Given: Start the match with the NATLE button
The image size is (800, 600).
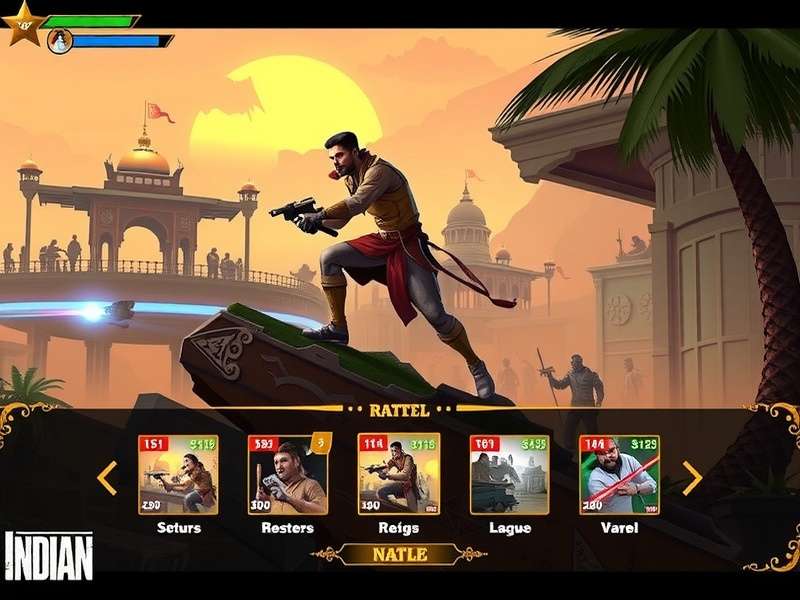Looking at the screenshot, I should [399, 554].
